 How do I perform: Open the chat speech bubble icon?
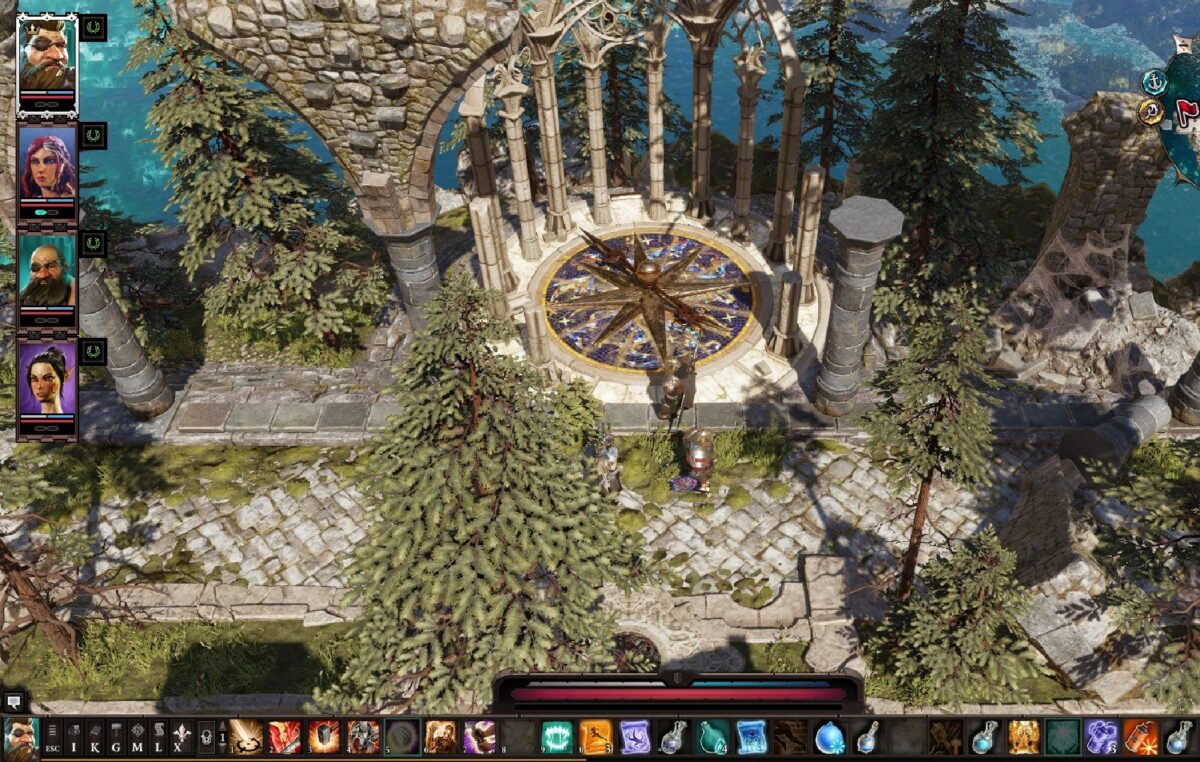(14, 701)
